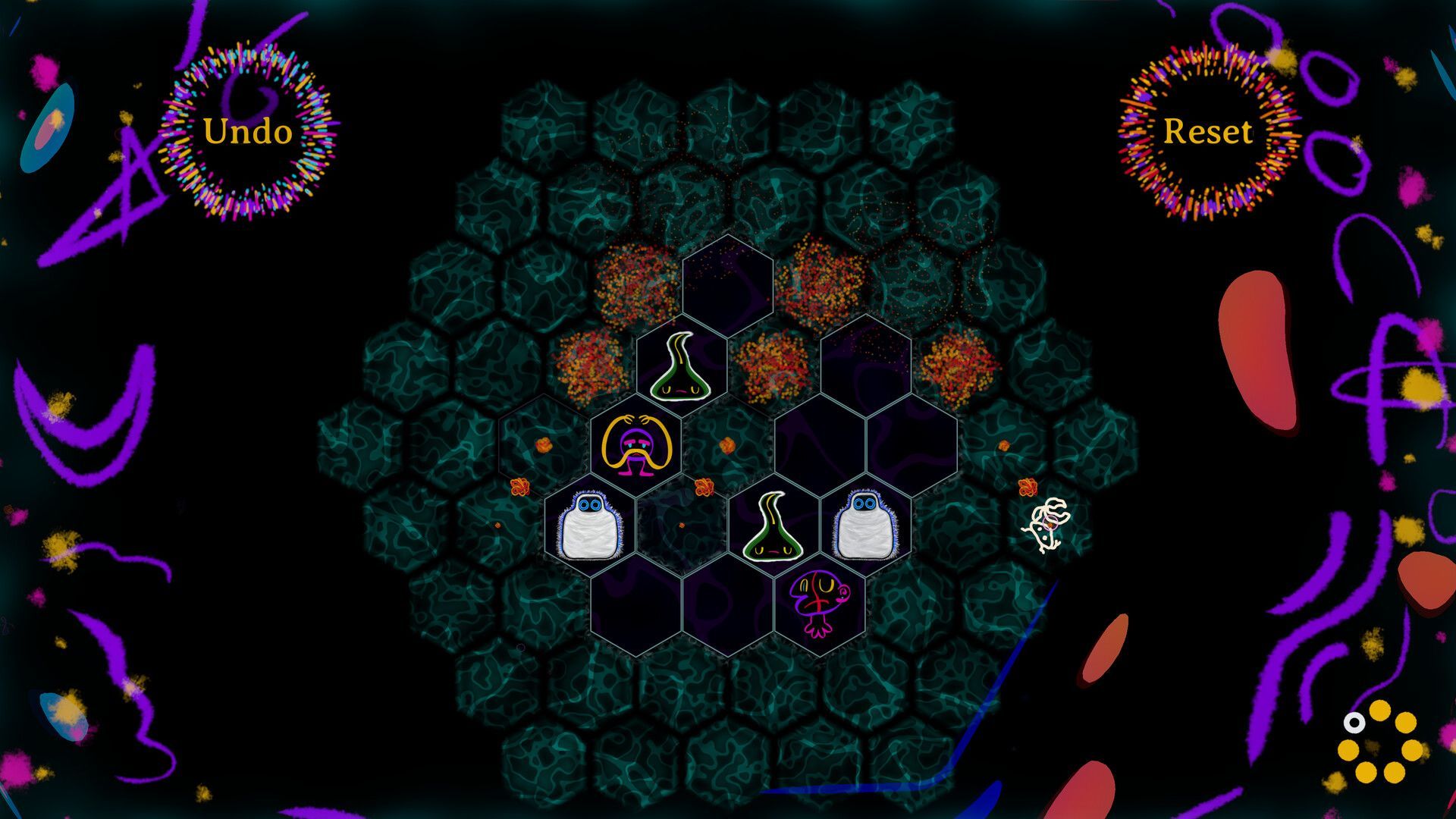Click the Undo button

pos(247,132)
